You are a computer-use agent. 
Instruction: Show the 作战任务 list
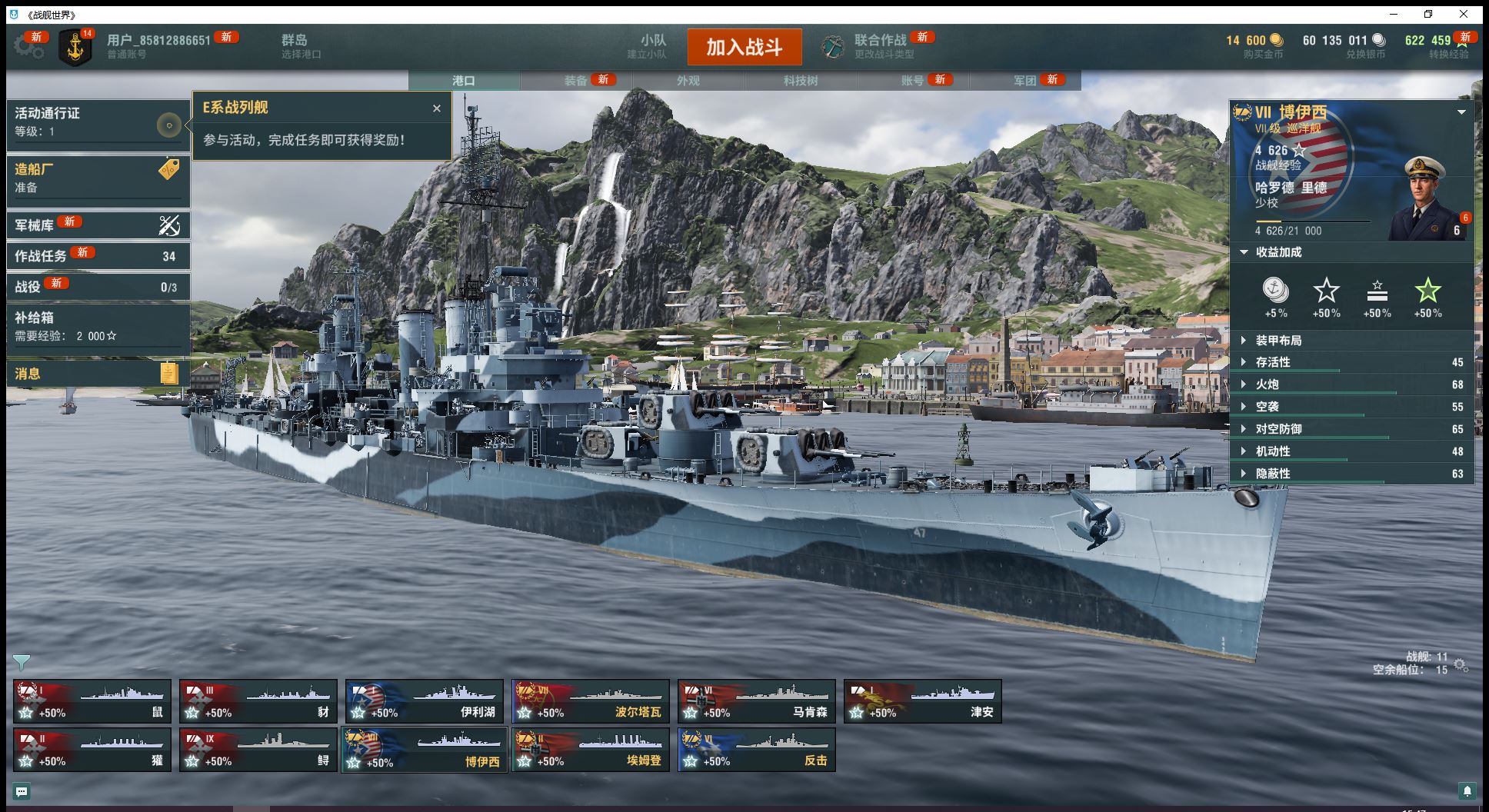pos(98,256)
